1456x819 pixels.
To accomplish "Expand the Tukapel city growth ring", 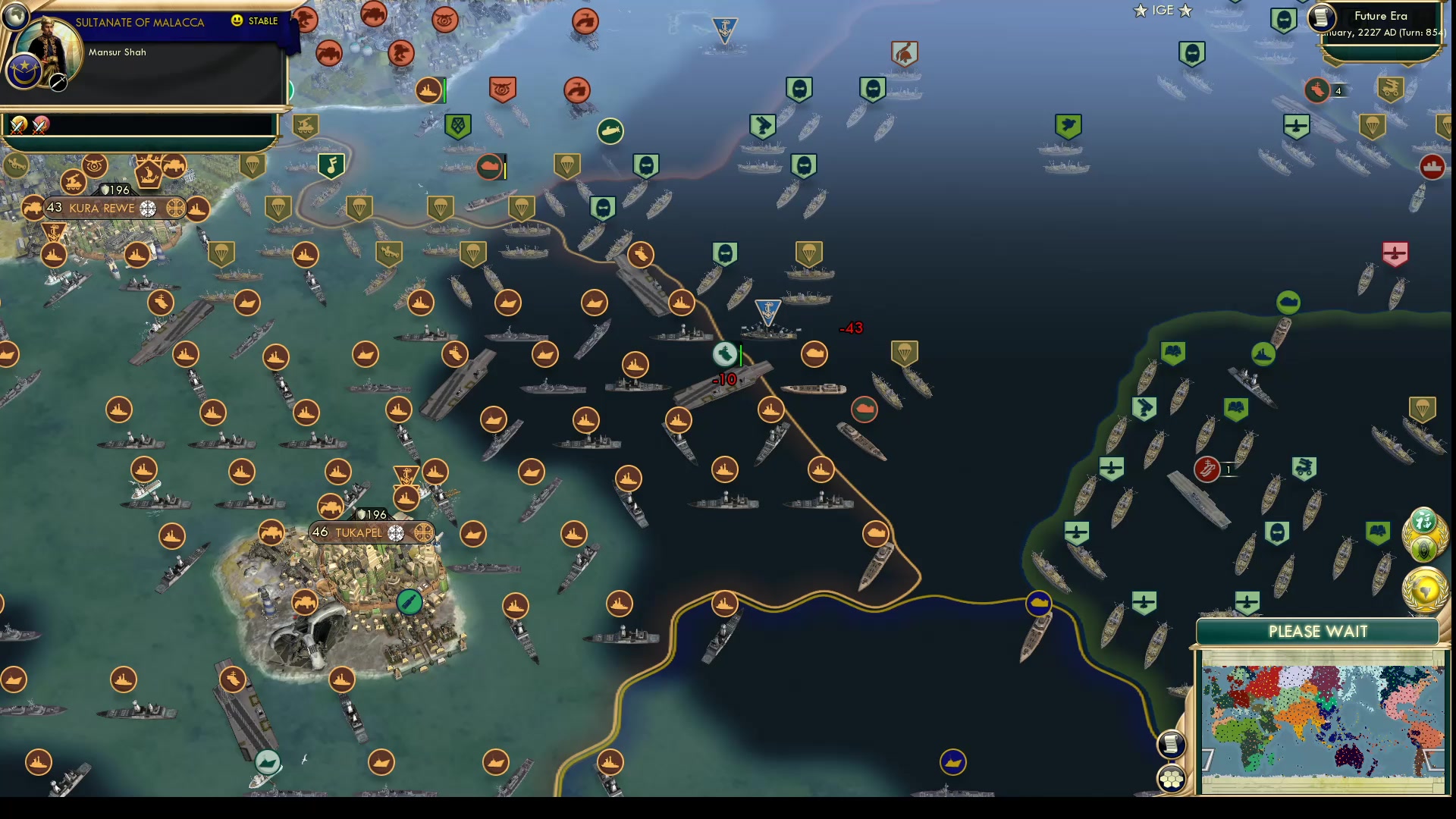I will coord(396,534).
